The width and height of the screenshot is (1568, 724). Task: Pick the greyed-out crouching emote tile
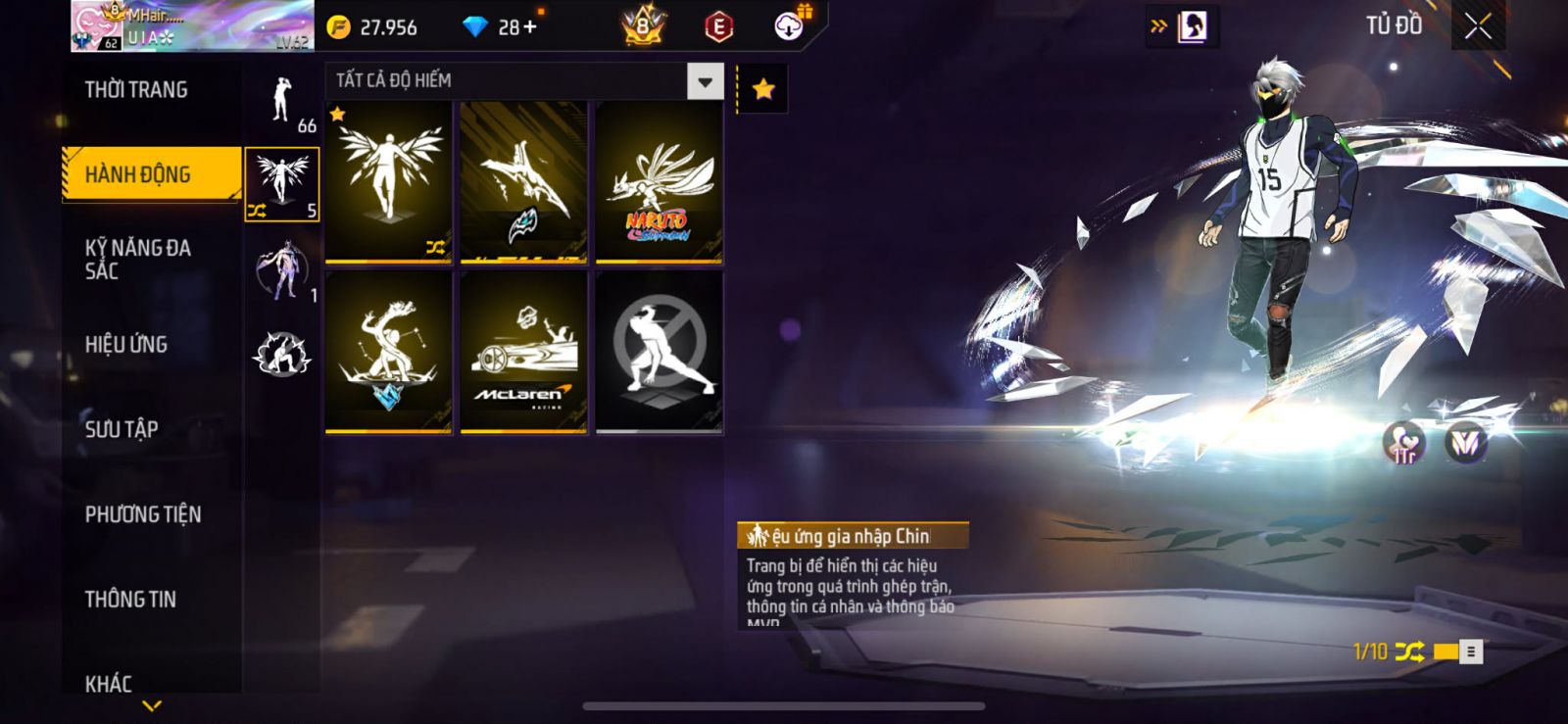660,353
